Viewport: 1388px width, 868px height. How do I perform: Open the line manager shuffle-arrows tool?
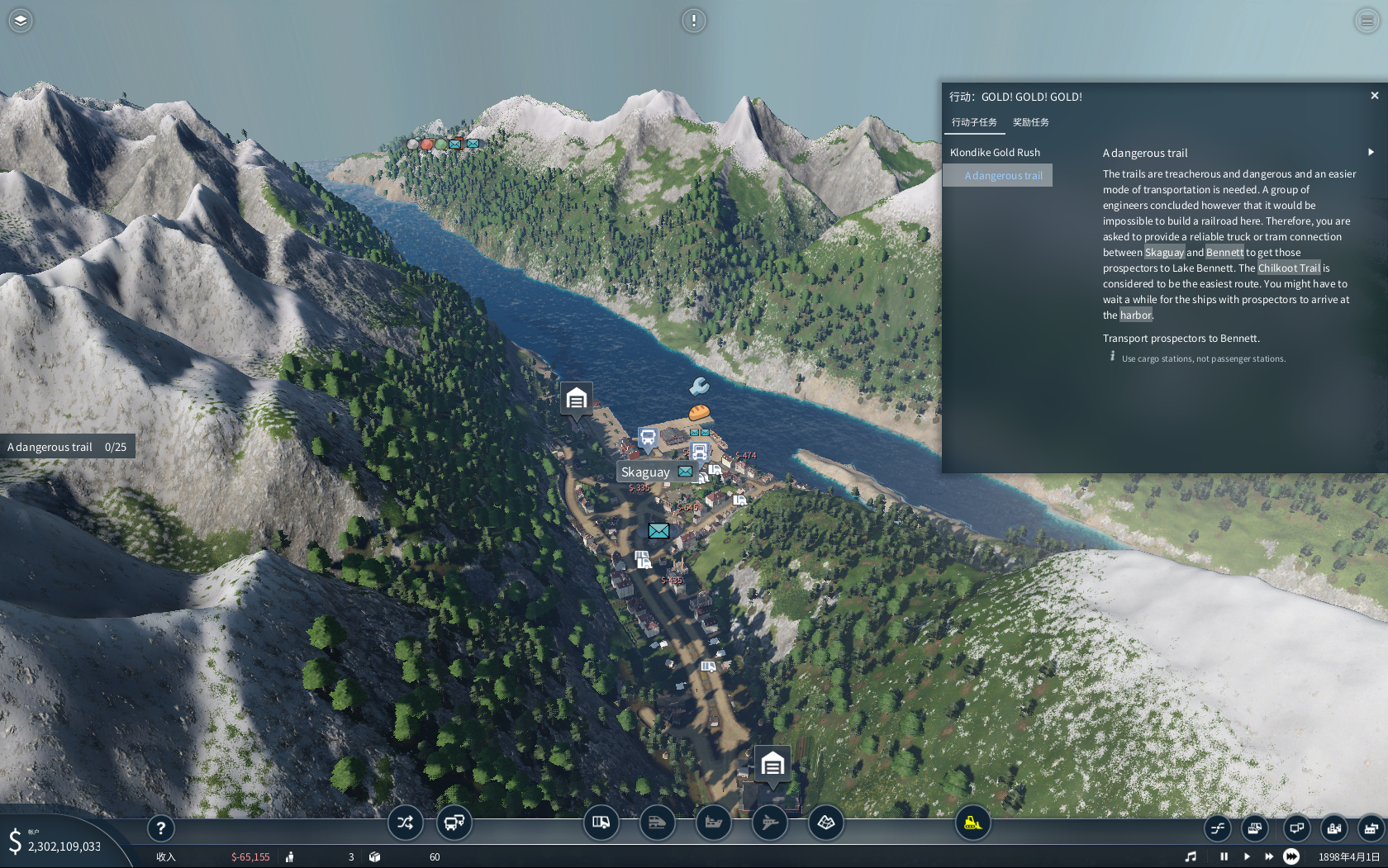point(405,823)
